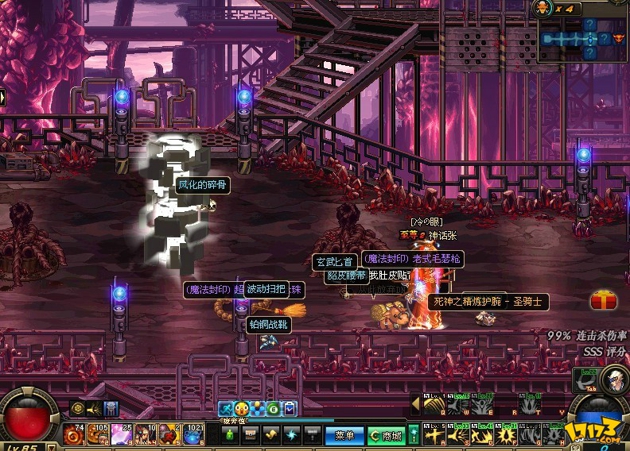Image resolution: width=630 pixels, height=451 pixels.
Task: Click the green coin buff icon
Action: [x=273, y=409]
